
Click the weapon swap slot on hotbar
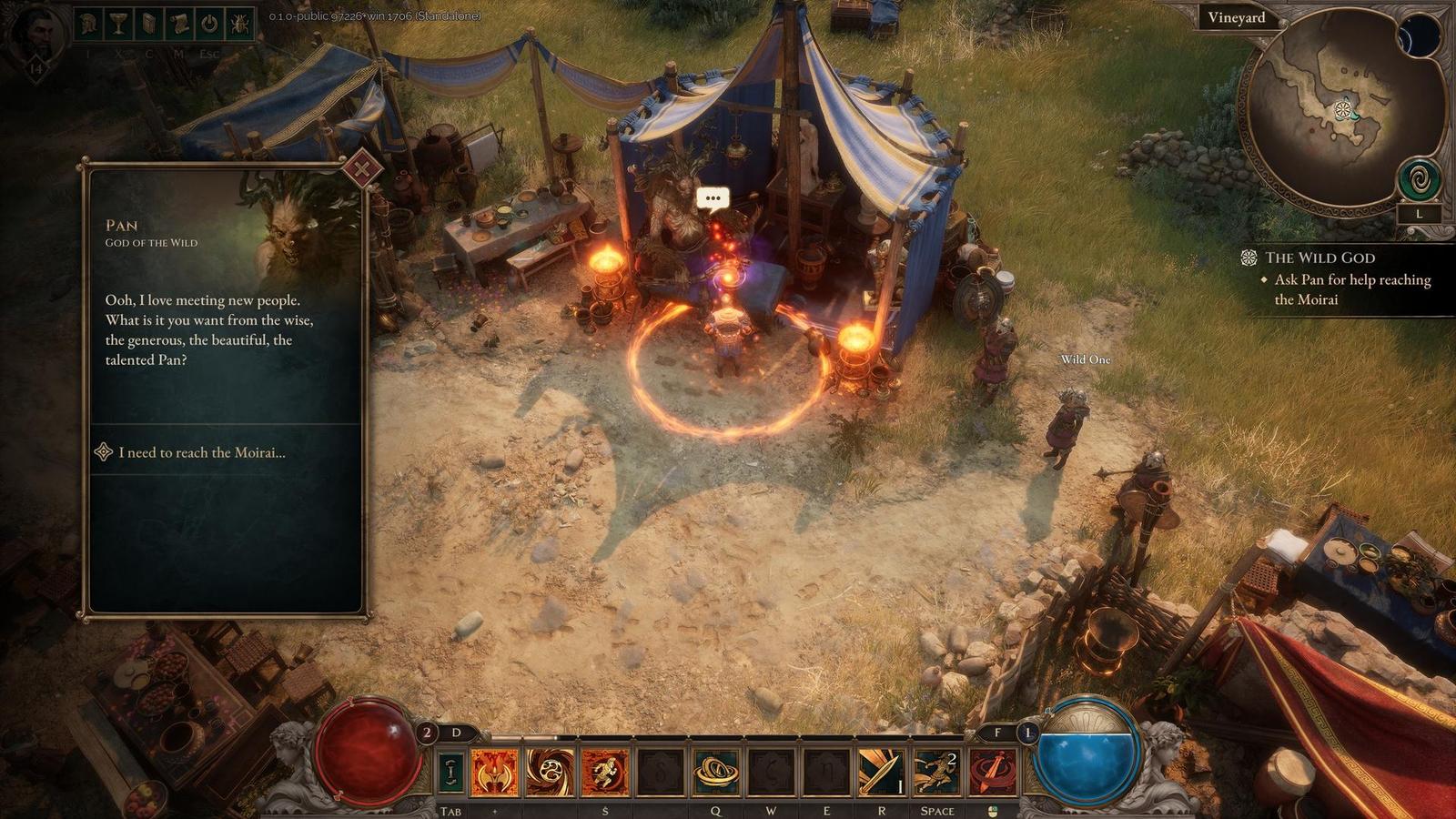coord(450,772)
